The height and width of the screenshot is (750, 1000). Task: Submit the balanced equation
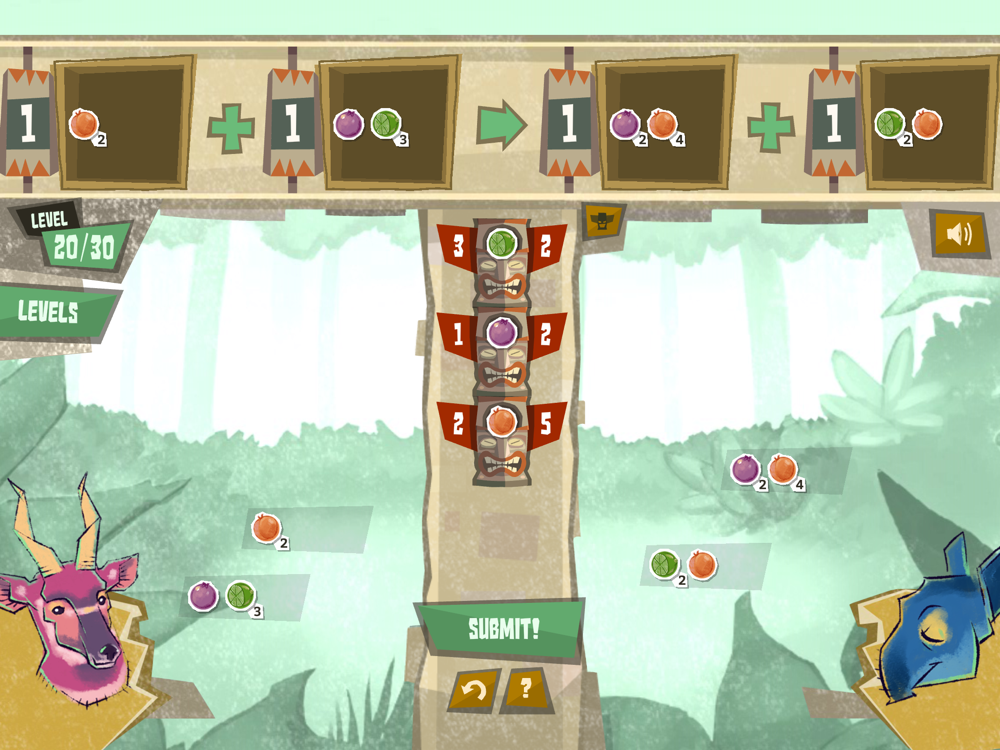(x=503, y=630)
